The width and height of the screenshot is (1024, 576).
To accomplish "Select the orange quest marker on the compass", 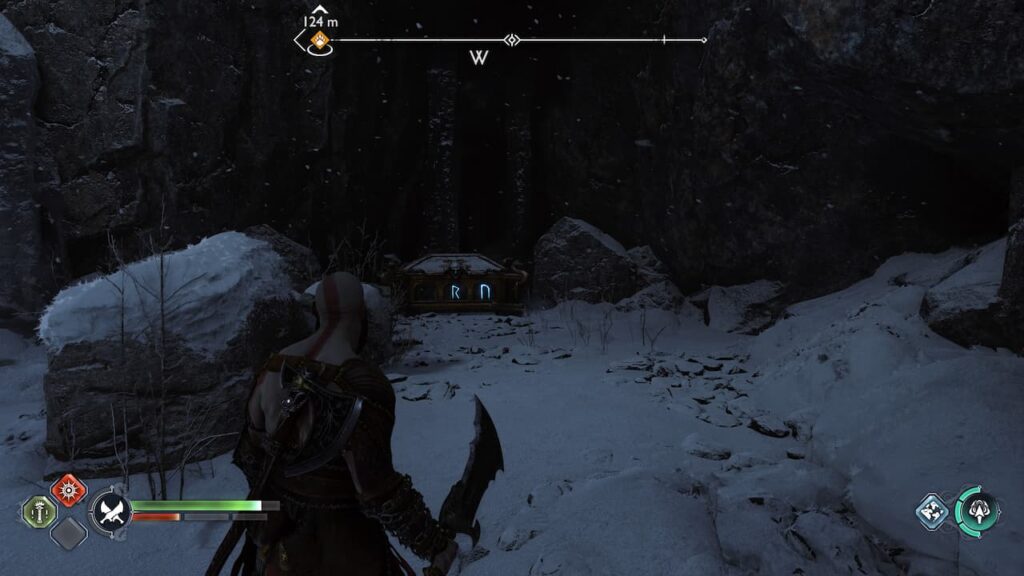I will 319,41.
